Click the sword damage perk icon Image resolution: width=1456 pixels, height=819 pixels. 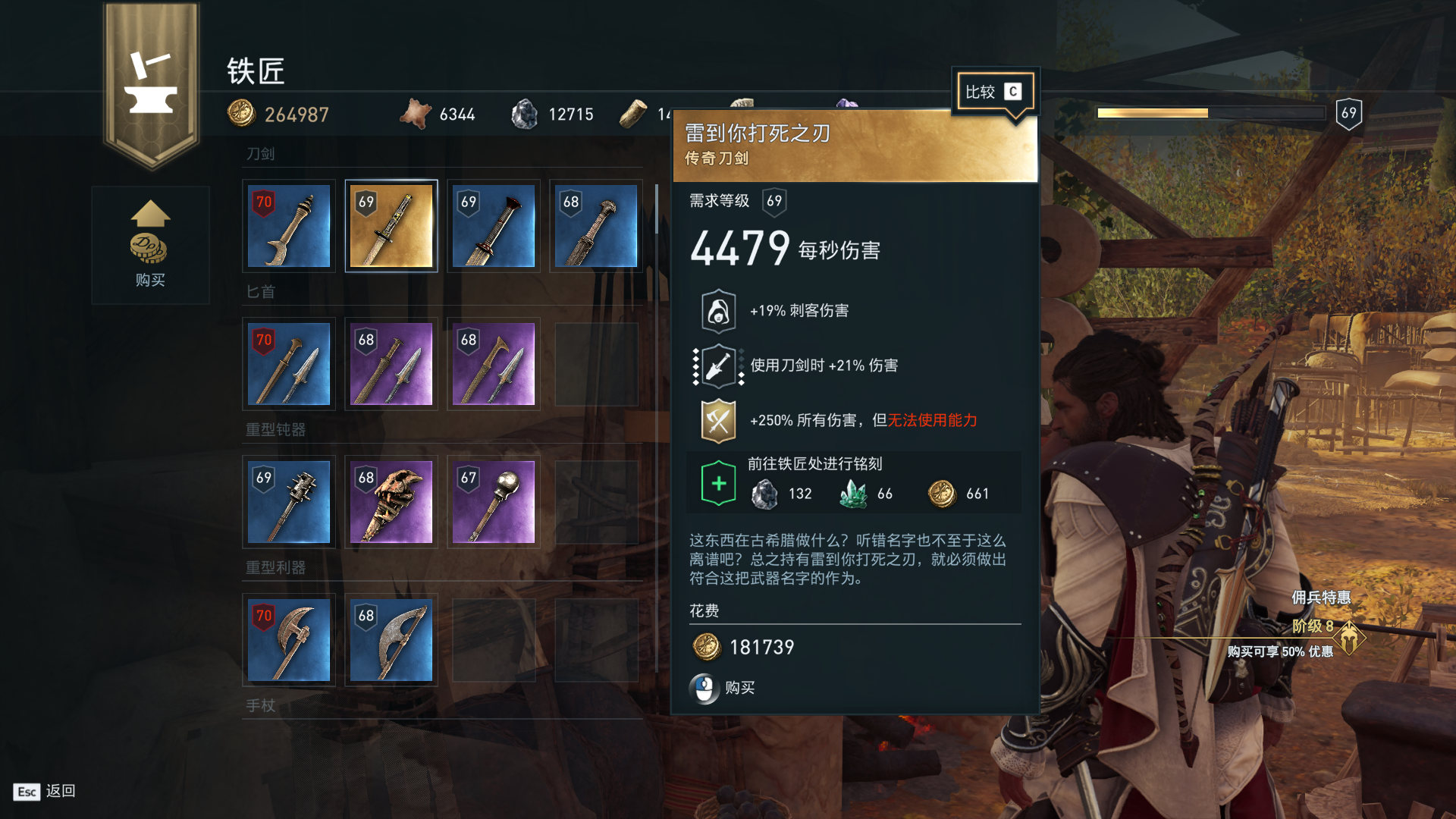(x=717, y=366)
